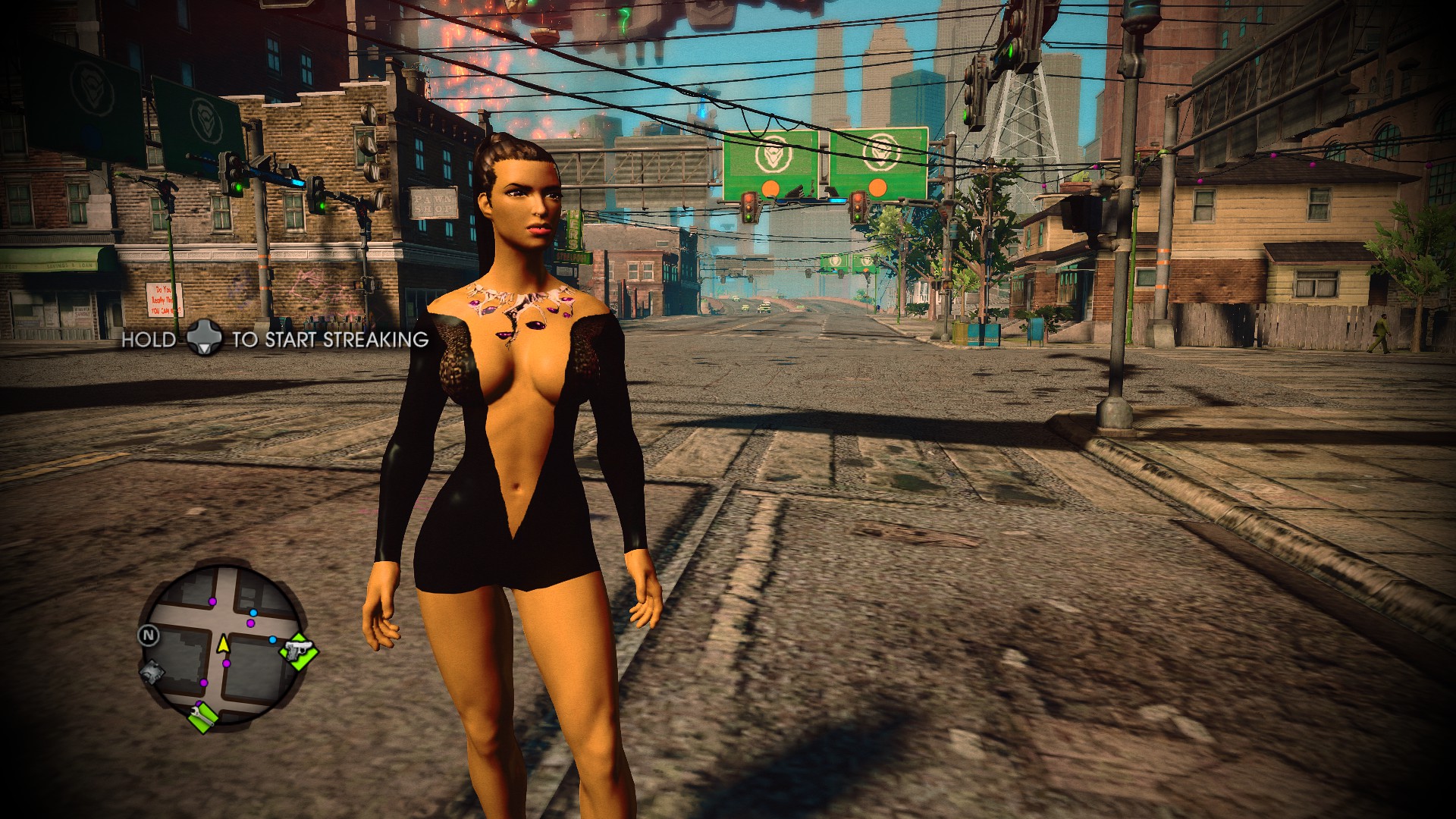The image size is (1456, 819).
Task: Select the gray diamond marker on minimap edge
Action: (x=152, y=672)
